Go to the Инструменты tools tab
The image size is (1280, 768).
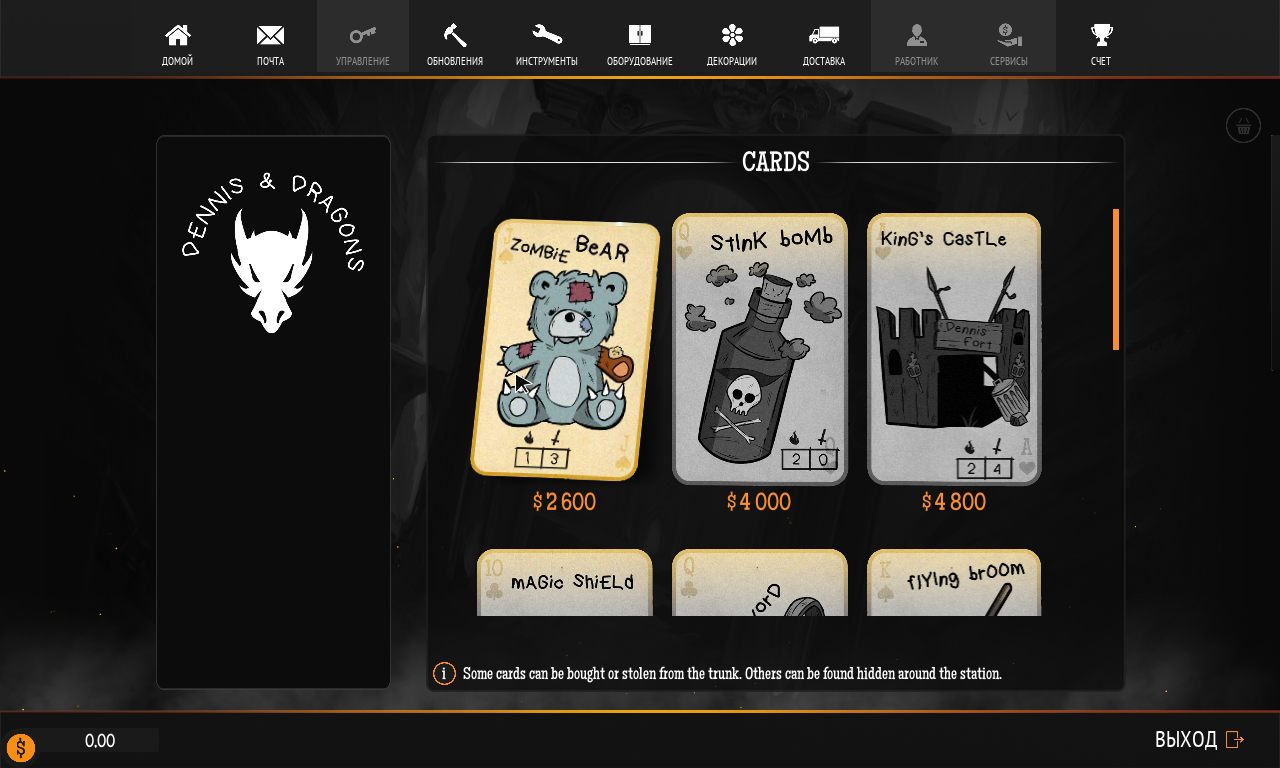click(547, 45)
